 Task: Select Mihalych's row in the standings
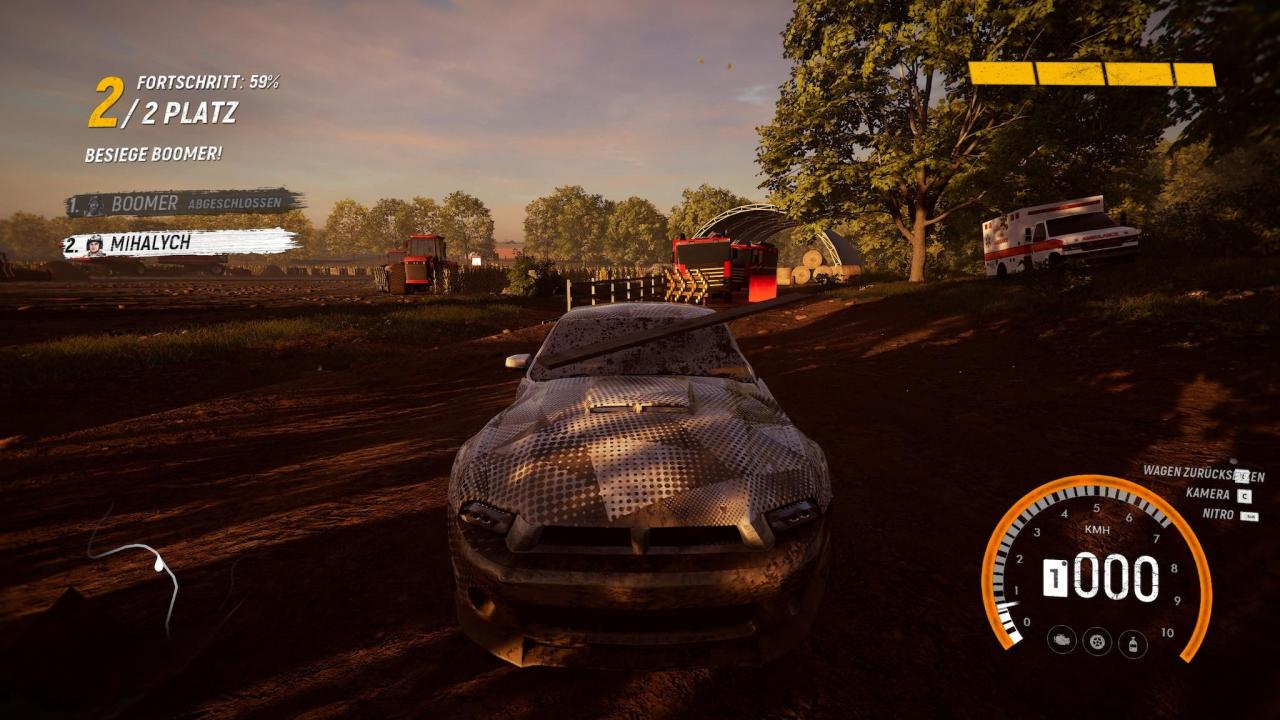[x=181, y=243]
